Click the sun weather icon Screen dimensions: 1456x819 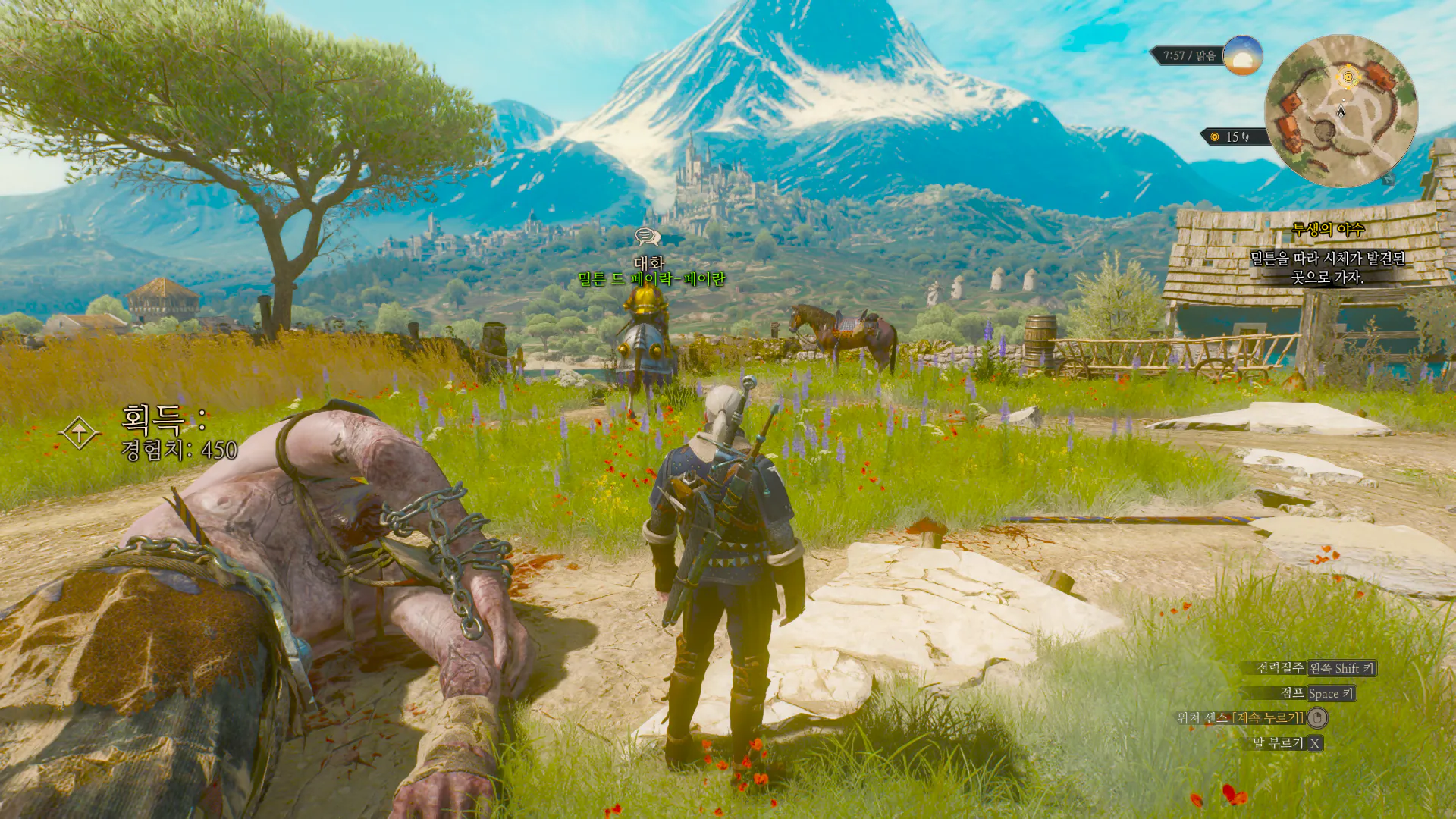pyautogui.click(x=1242, y=55)
